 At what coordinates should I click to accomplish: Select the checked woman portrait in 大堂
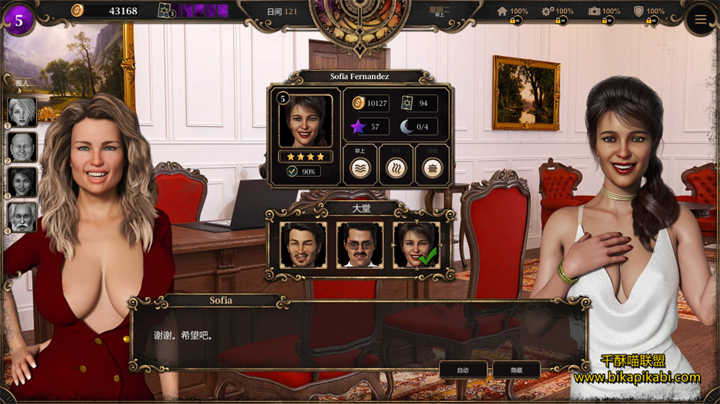416,244
